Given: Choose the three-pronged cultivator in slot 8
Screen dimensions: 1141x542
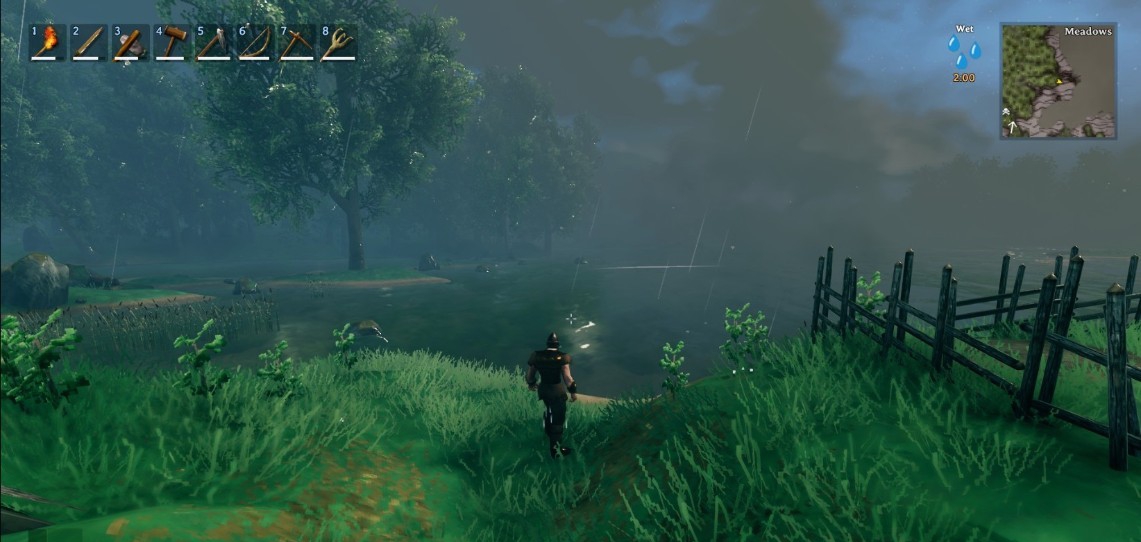Looking at the screenshot, I should (339, 43).
